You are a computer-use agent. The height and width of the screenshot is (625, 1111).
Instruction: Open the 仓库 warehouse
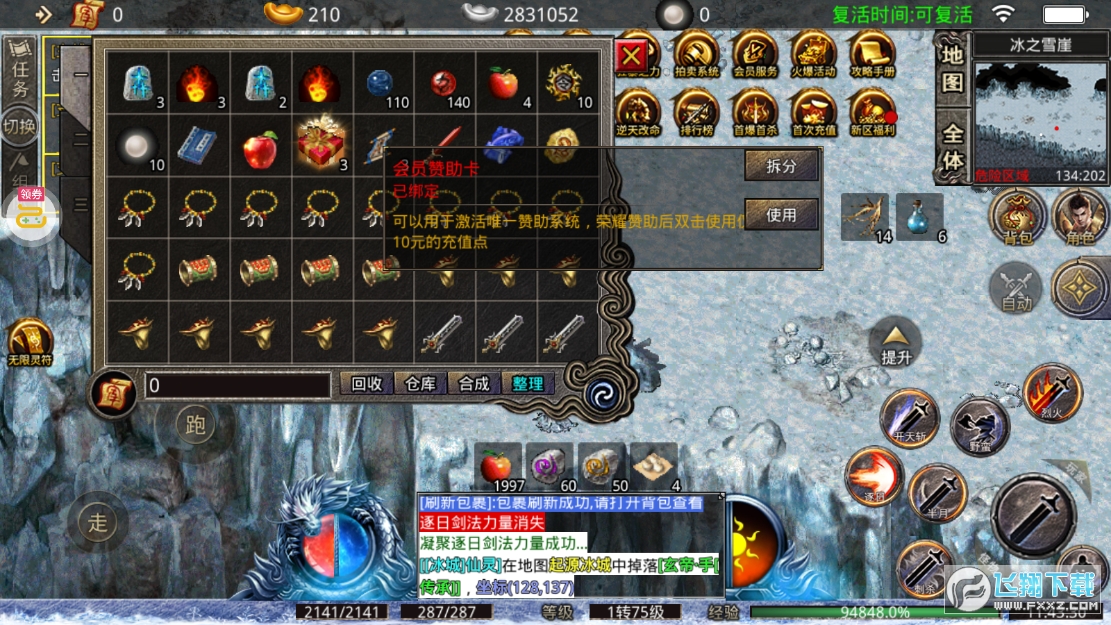click(420, 384)
